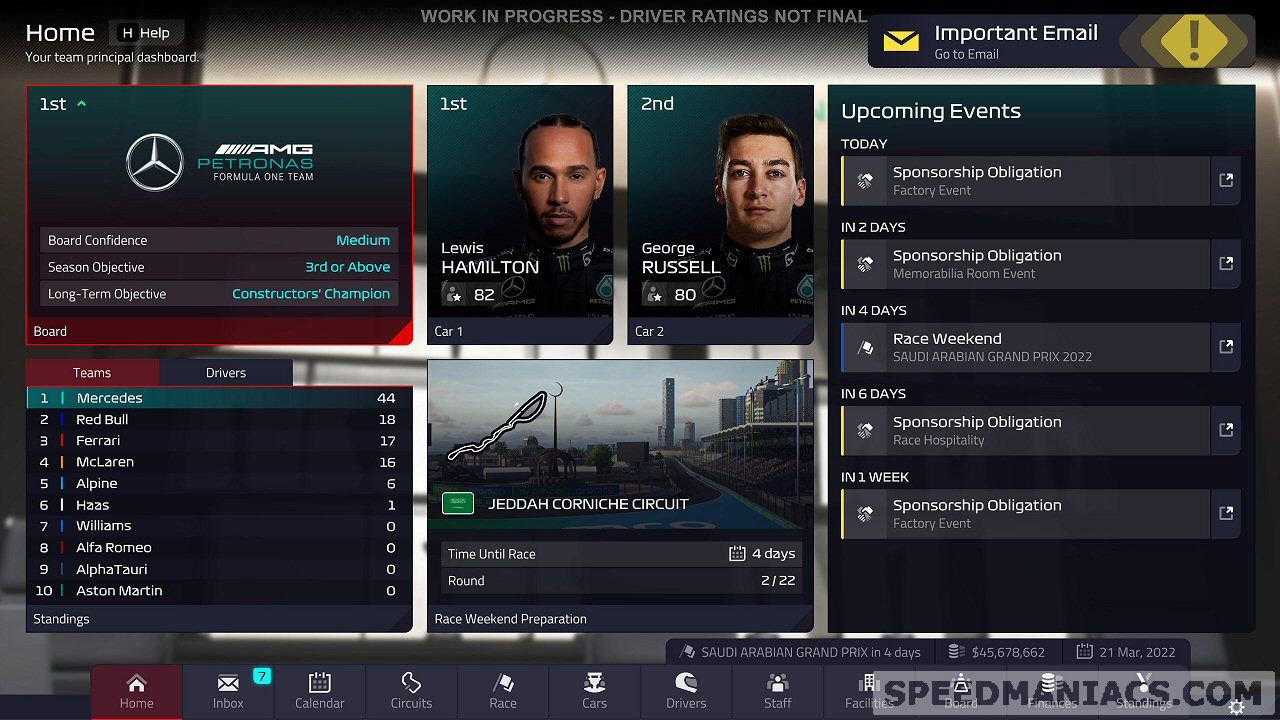Screen dimensions: 1280x720
Task: Open the Important Email notification
Action: pyautogui.click(x=1060, y=42)
